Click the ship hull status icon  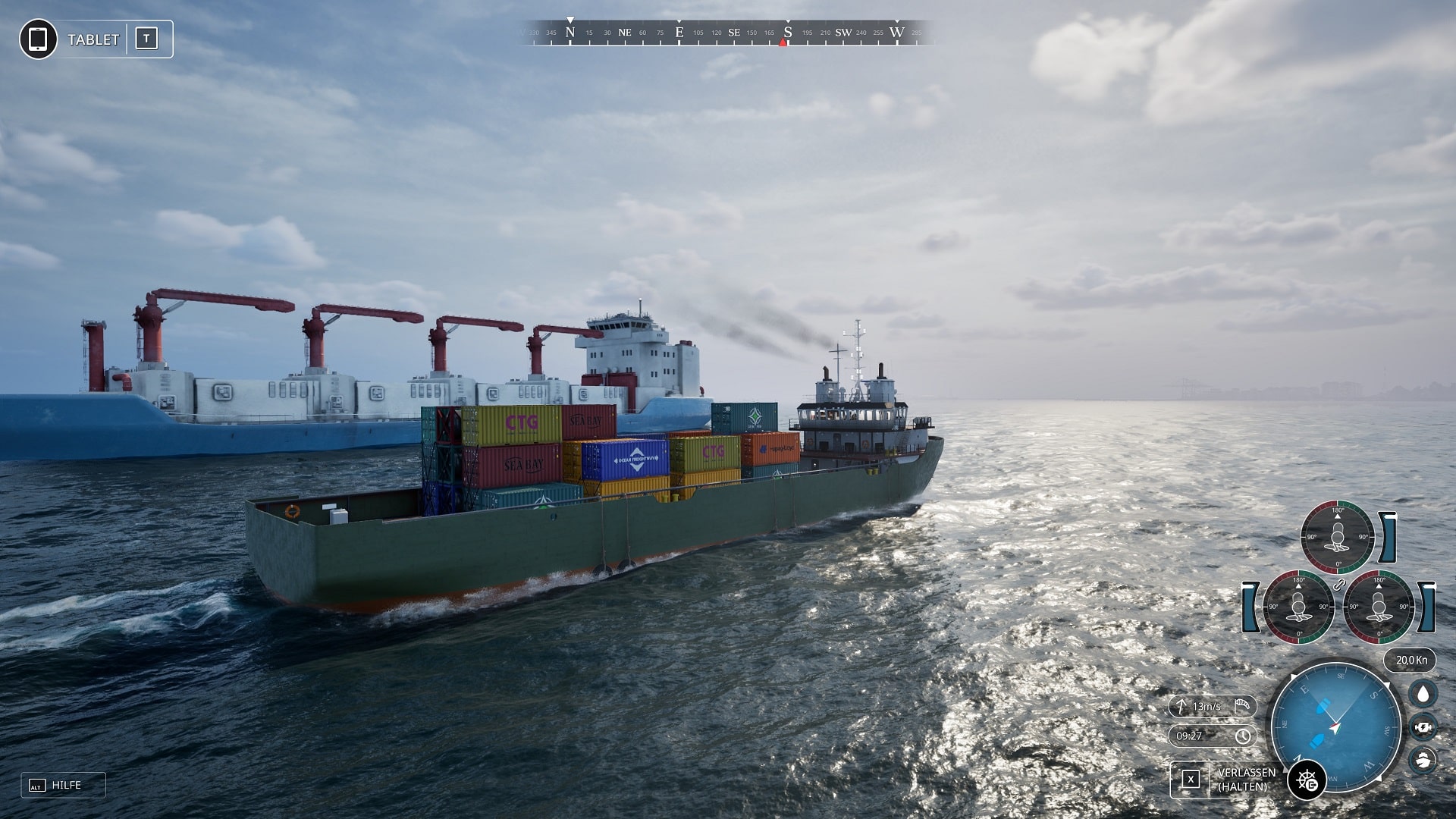pos(1423,759)
